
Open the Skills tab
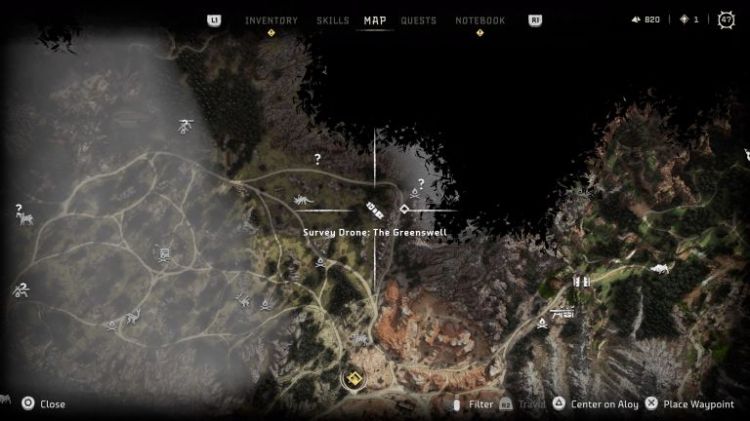point(332,20)
